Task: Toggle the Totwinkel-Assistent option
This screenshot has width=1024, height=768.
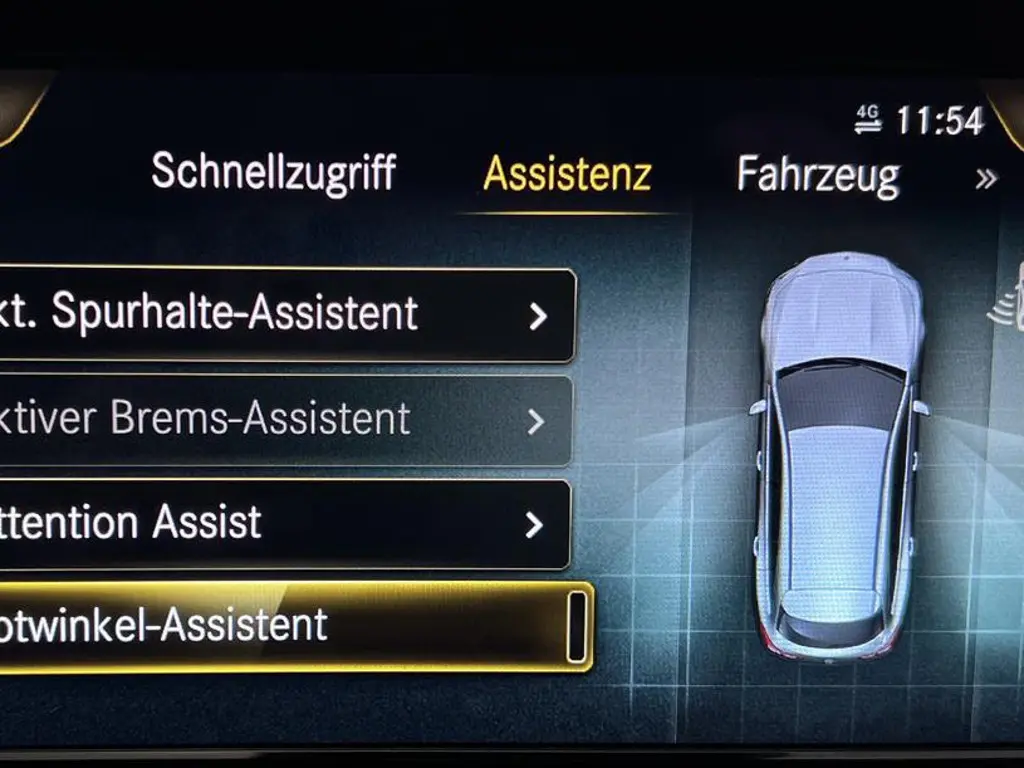Action: pos(576,627)
